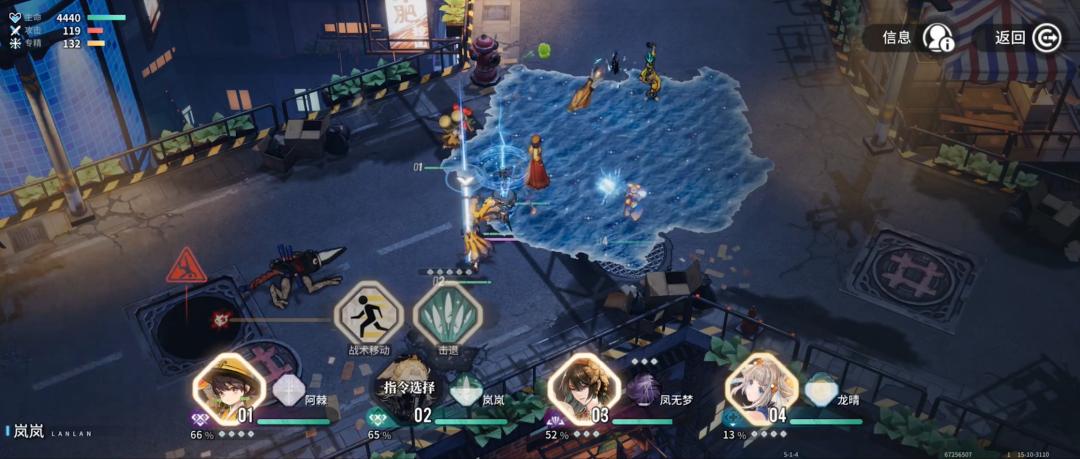Select character 01 阿棘's portrait
Viewport: 1080px width, 459px height.
pos(229,388)
